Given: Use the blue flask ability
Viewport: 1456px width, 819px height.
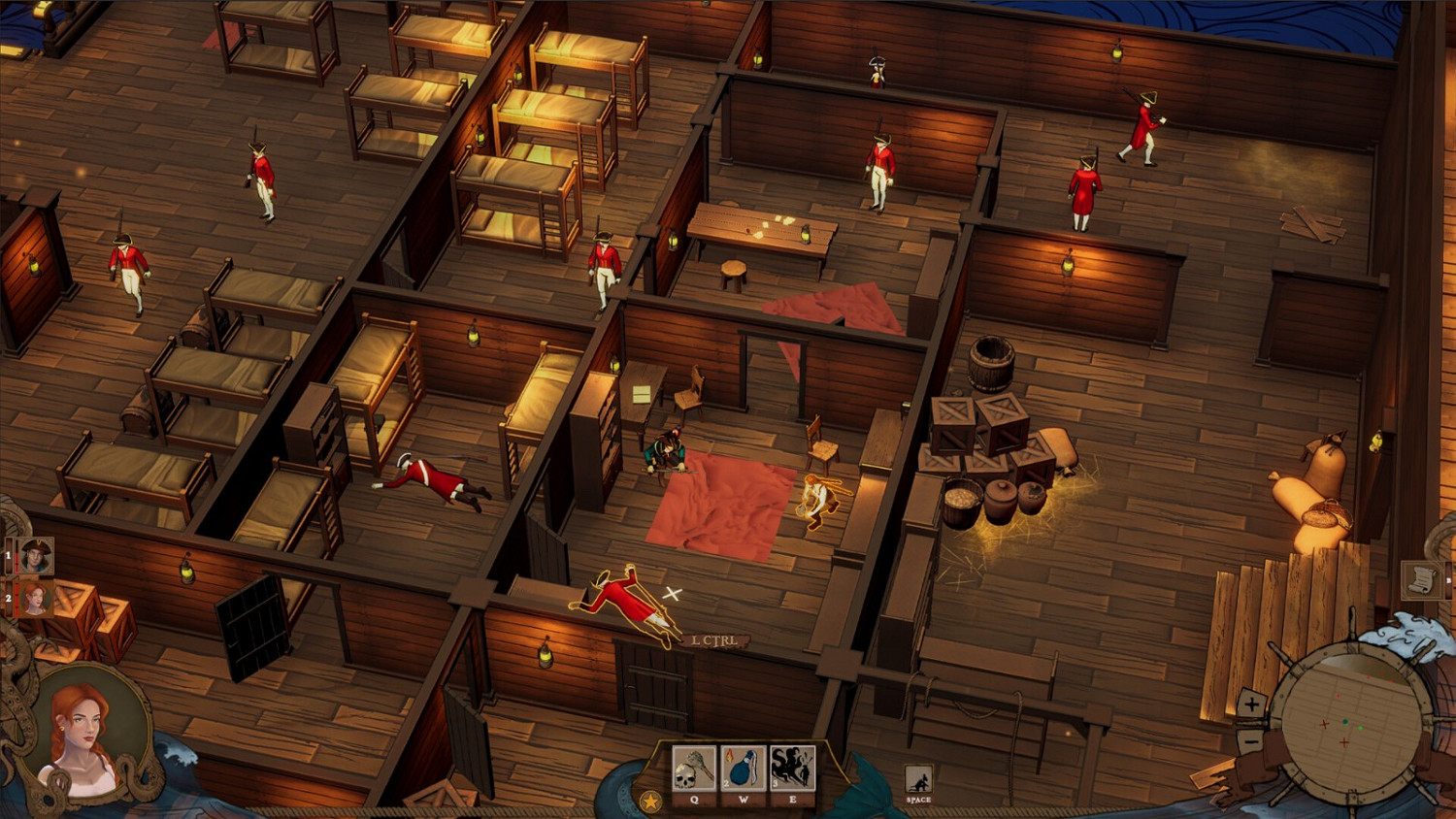Looking at the screenshot, I should coord(743,770).
